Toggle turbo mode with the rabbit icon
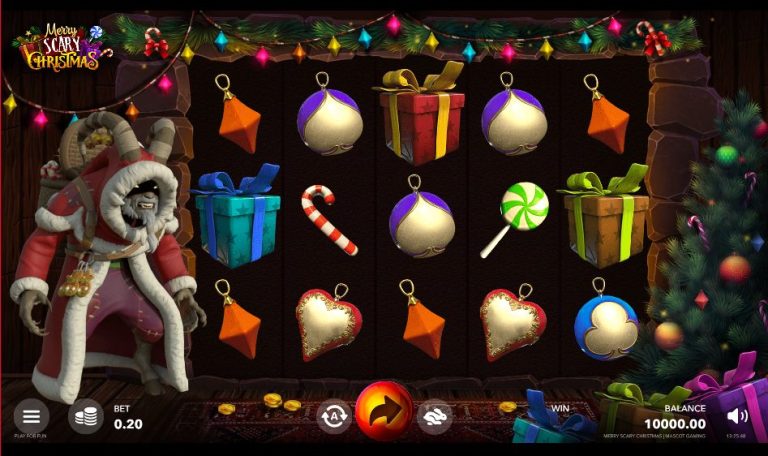Viewport: 768px width, 456px height. point(436,414)
